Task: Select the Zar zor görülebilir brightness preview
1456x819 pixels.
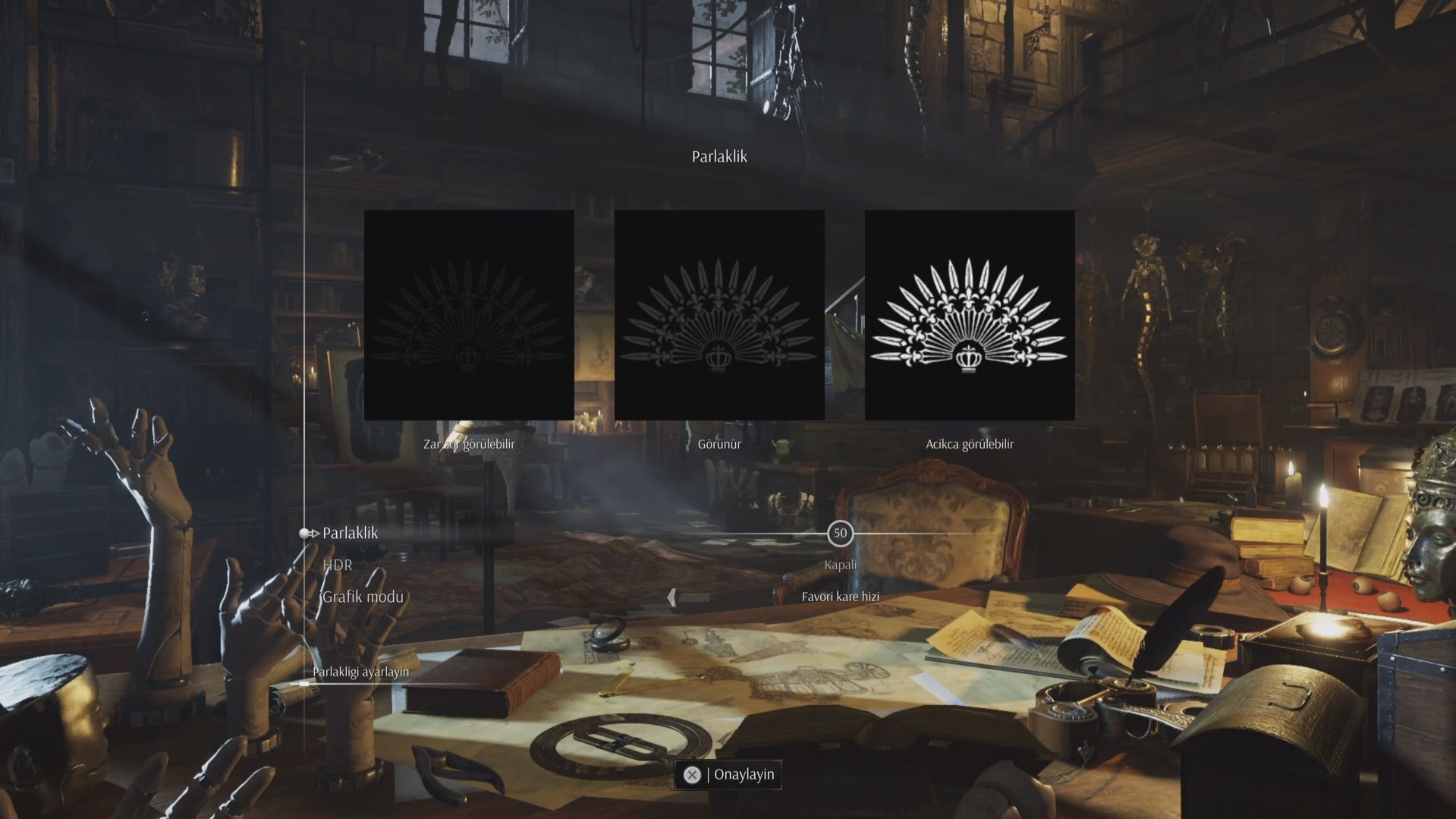Action: [x=469, y=315]
